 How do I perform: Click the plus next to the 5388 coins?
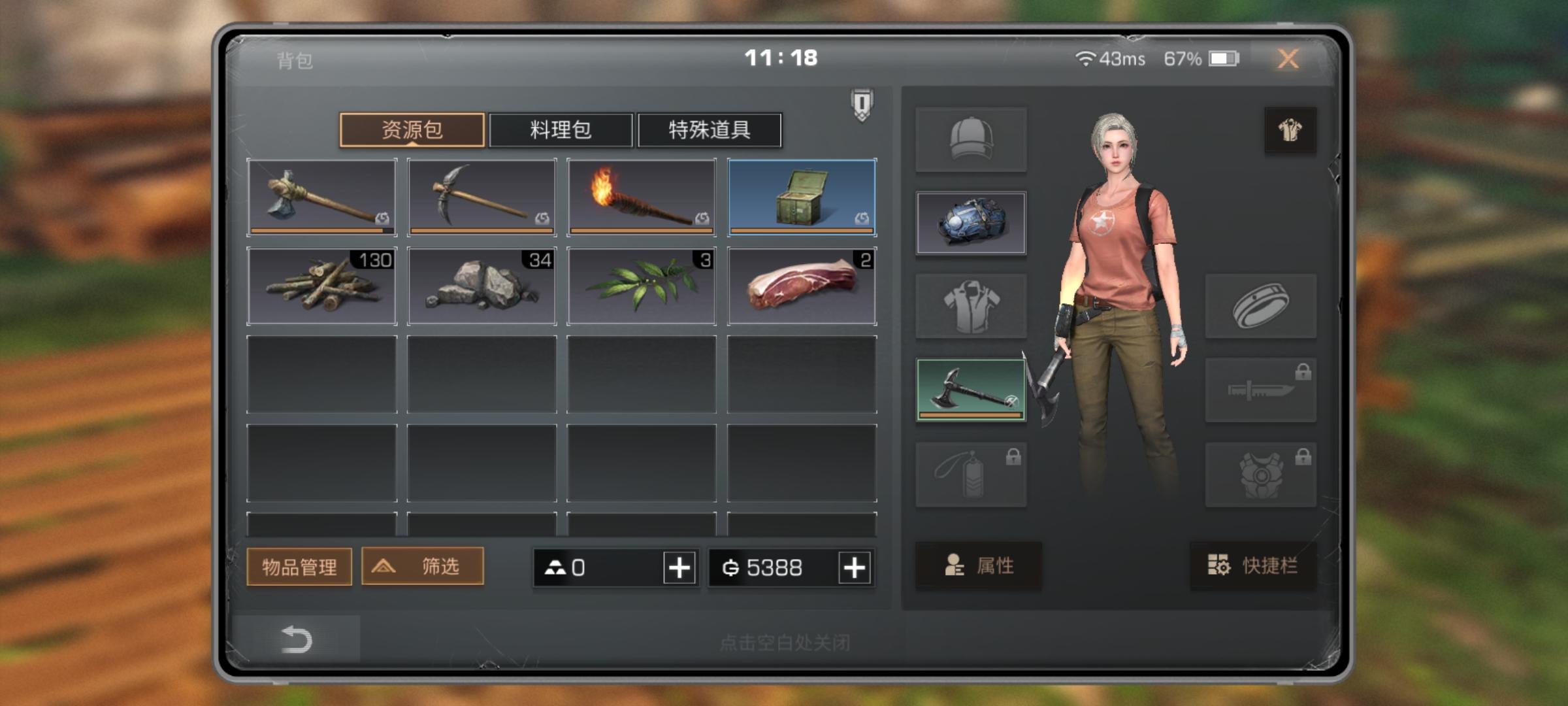coord(854,567)
